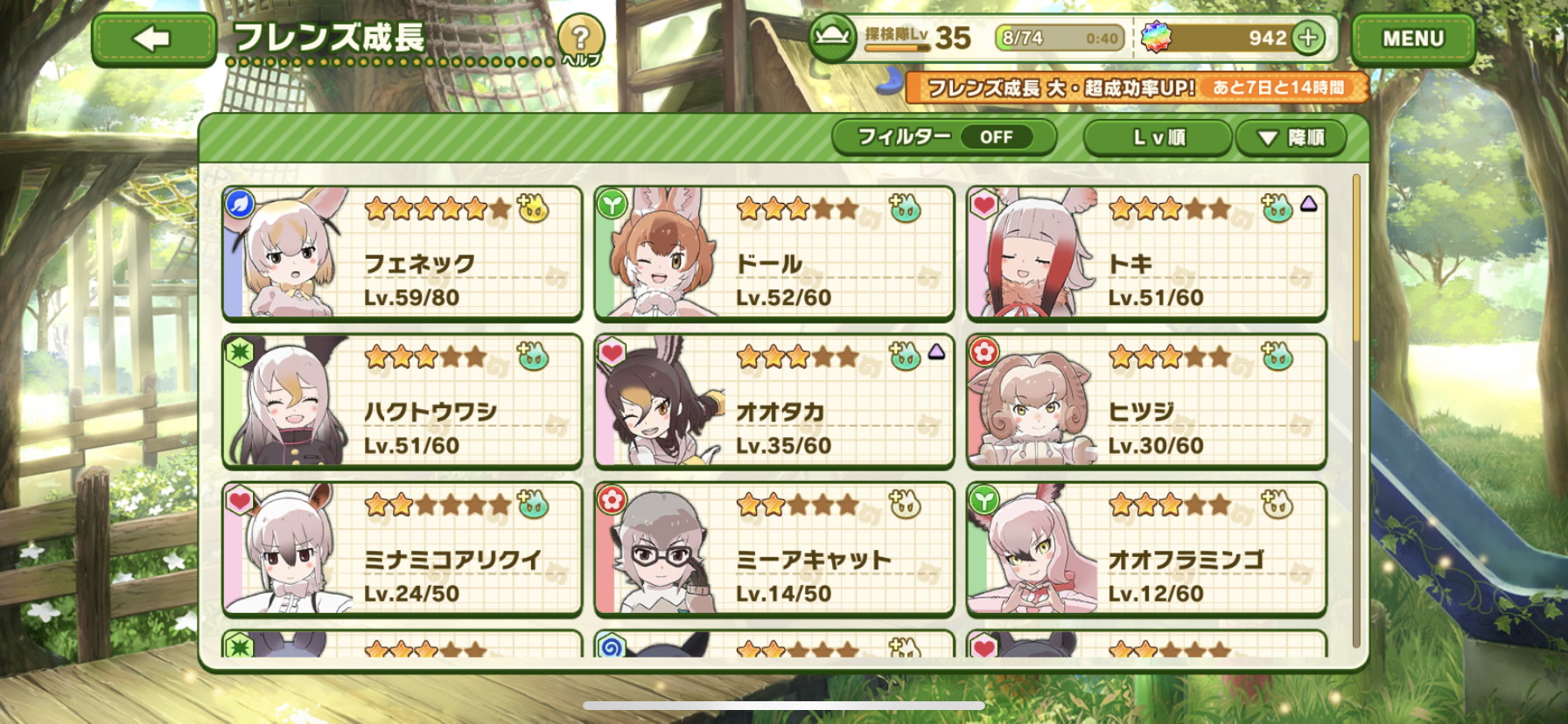The width and height of the screenshot is (1568, 724).
Task: Open the ヘルプ help button
Action: click(580, 40)
